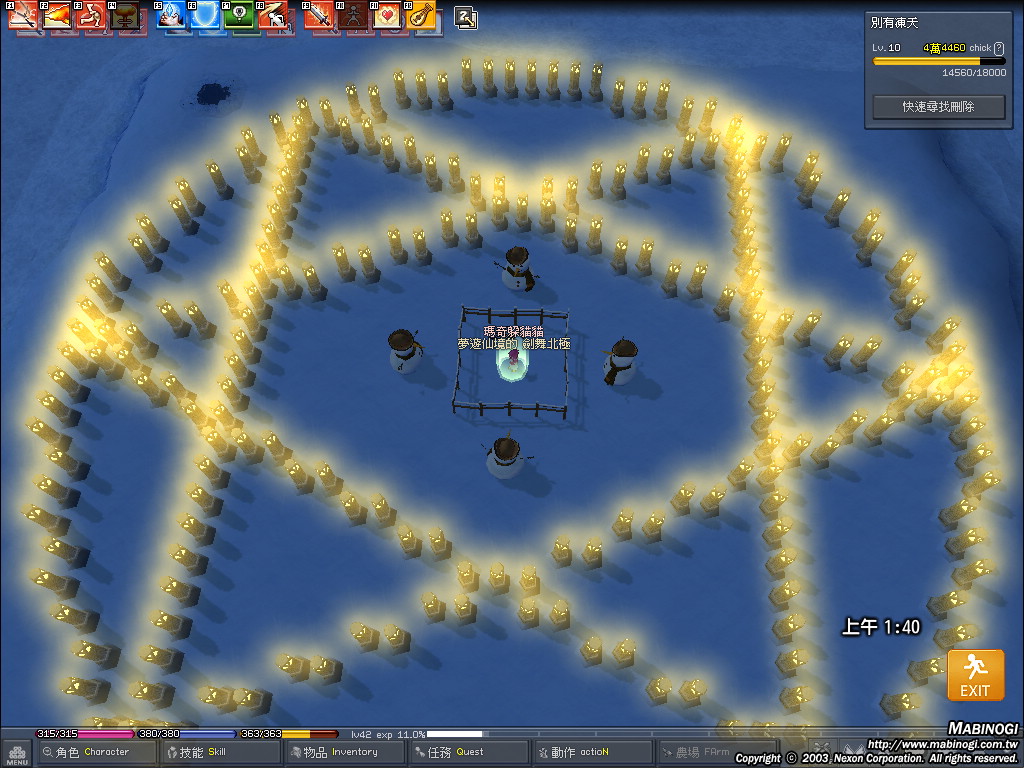Activate the F11 heart healing skill
Screen dimensions: 1024x768
click(387, 15)
